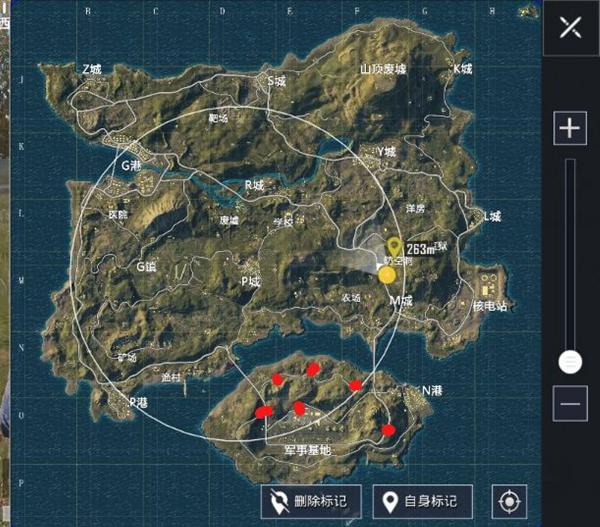
Task: Select the yellow waypoint pin showing 263m
Action: (395, 247)
